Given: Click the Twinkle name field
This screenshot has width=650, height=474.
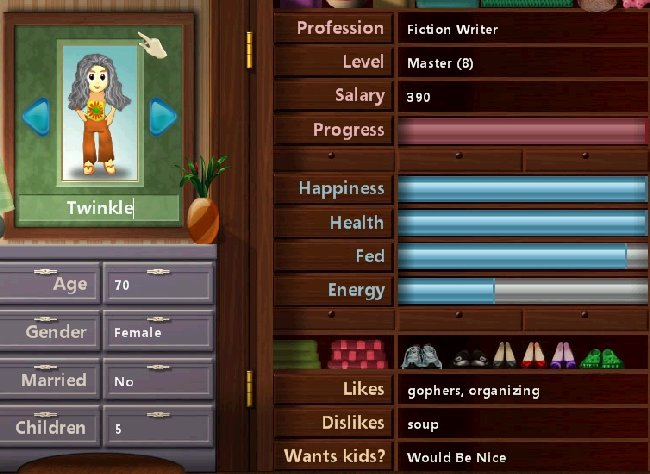Looking at the screenshot, I should (99, 208).
